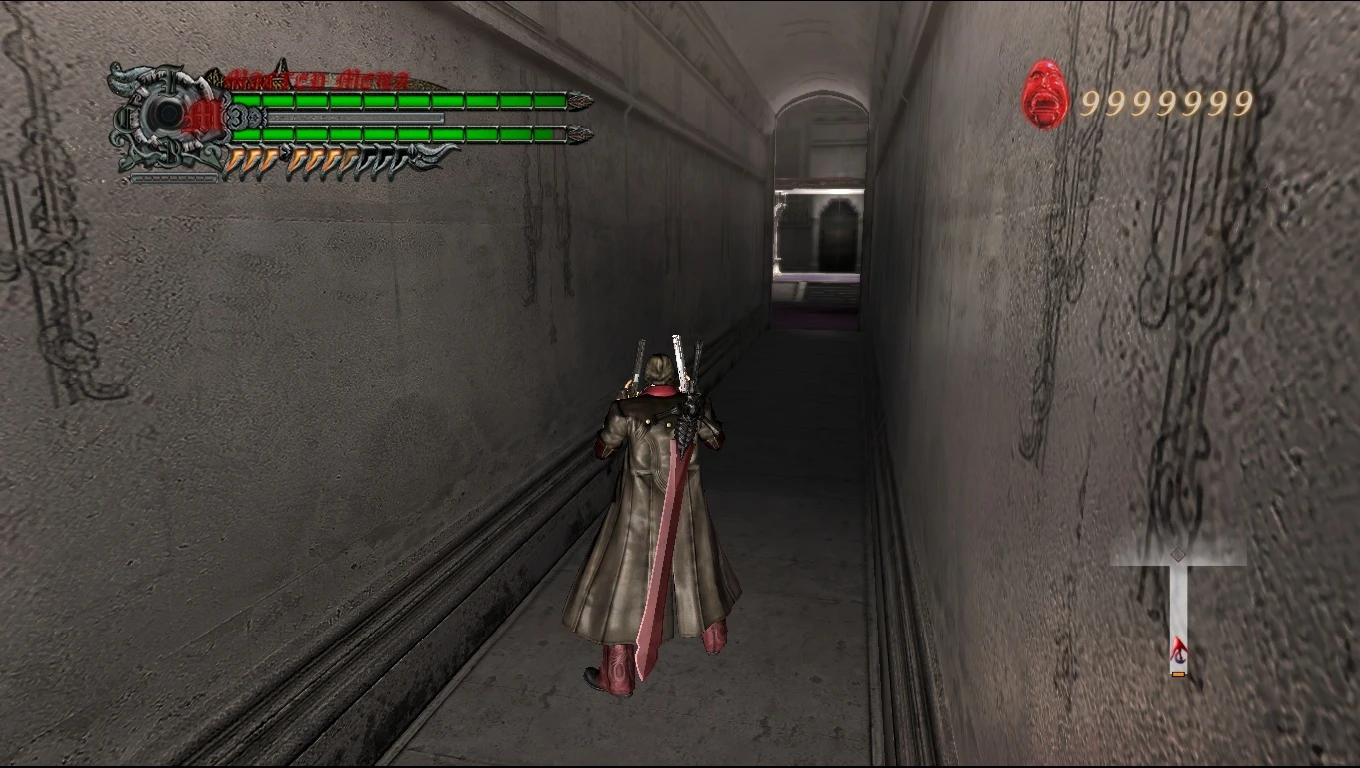1360x768 pixels.
Task: Click the red style rank letter M
Action: (207, 115)
